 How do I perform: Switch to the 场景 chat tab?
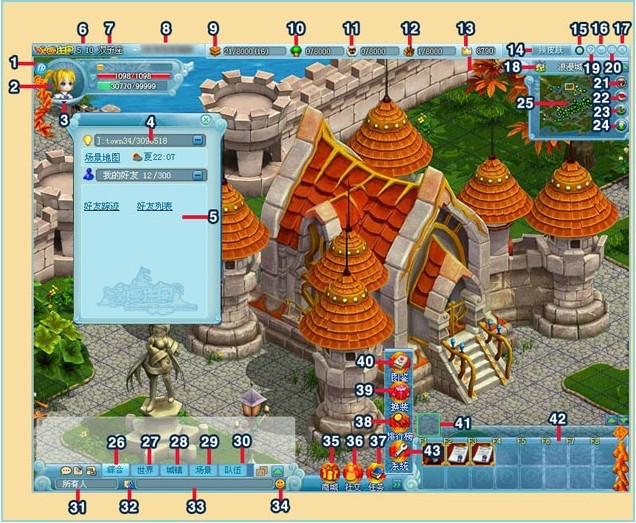pyautogui.click(x=205, y=469)
